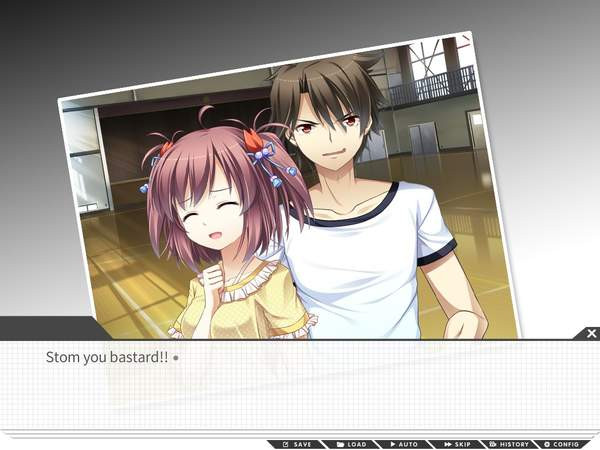600x450 pixels.
Task: Open the Config settings
Action: (561, 444)
